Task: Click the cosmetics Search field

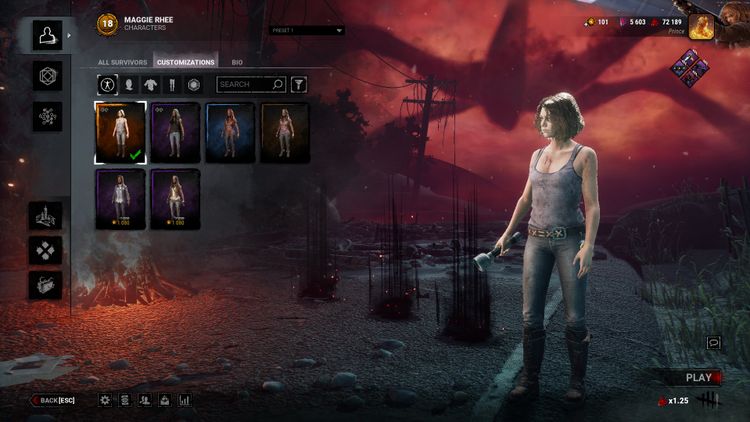Action: click(245, 85)
